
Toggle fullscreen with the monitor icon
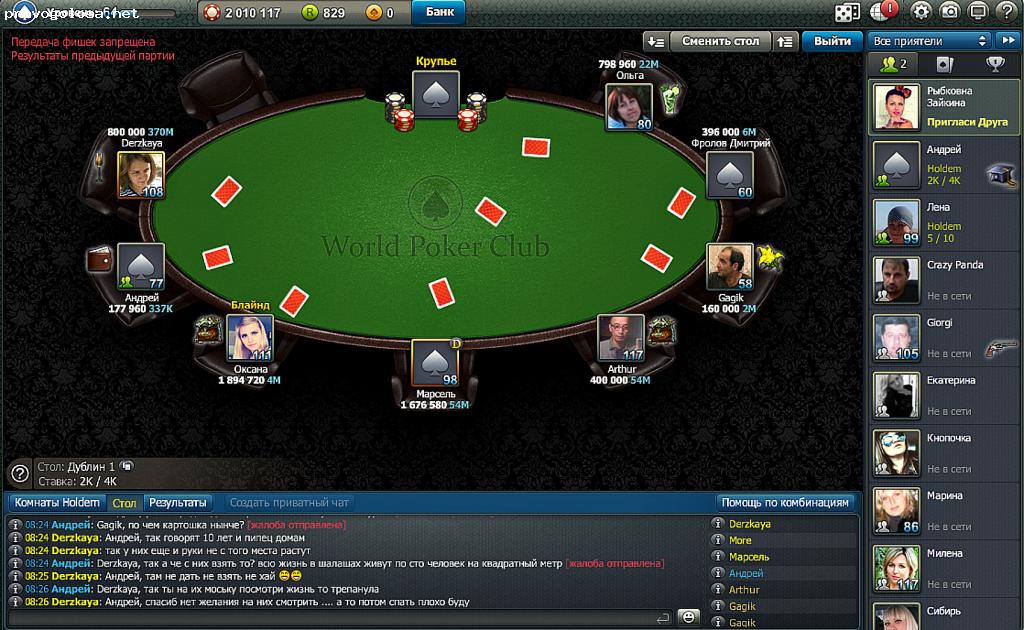coord(979,13)
